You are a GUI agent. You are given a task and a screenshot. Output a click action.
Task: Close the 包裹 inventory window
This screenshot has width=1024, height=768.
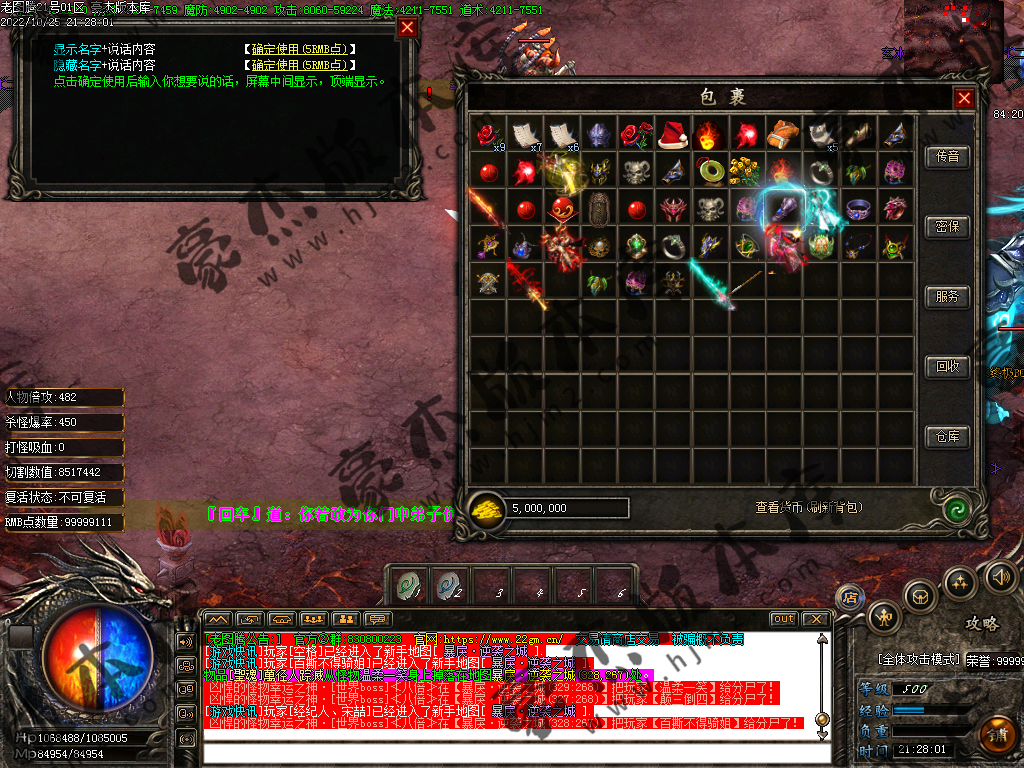(x=964, y=98)
